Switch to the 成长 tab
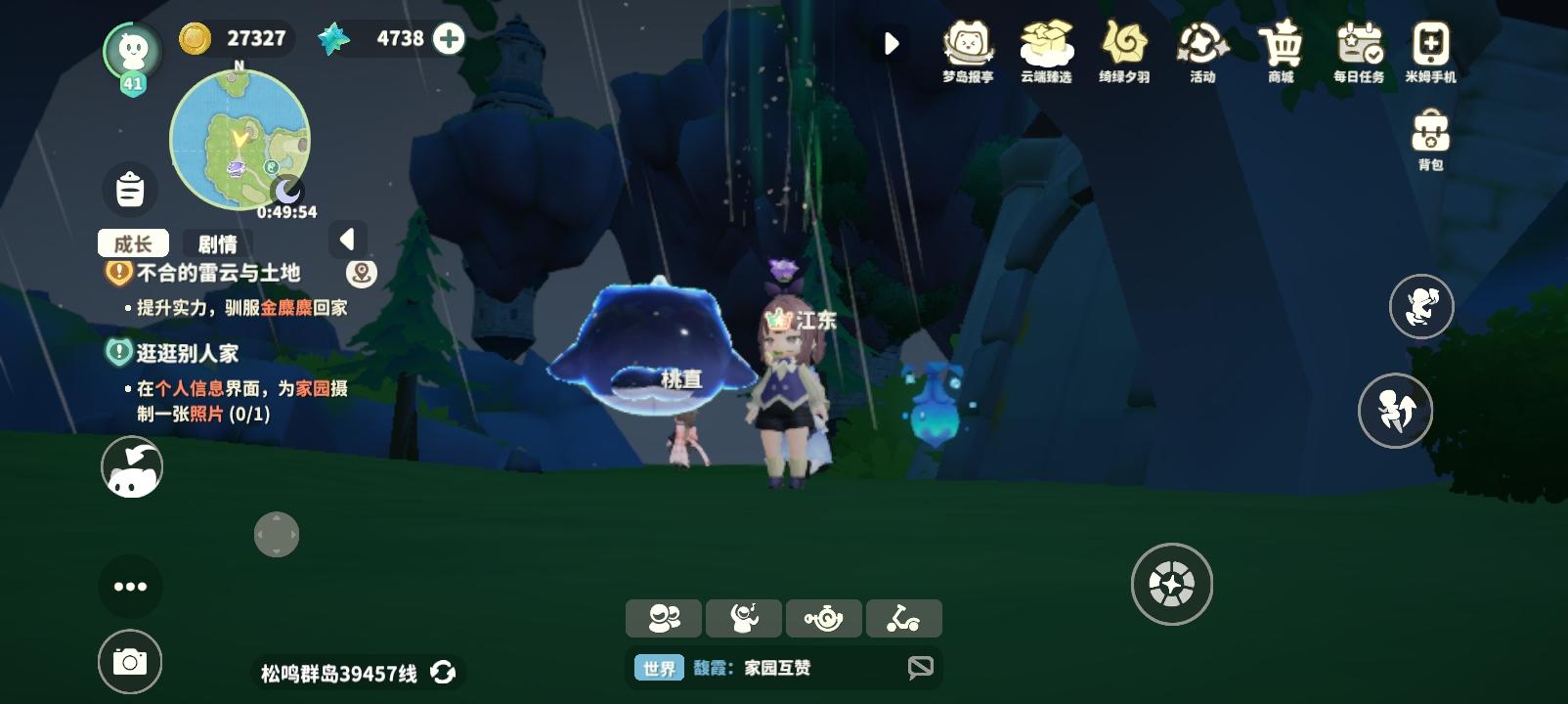The image size is (1568, 704). pyautogui.click(x=133, y=243)
